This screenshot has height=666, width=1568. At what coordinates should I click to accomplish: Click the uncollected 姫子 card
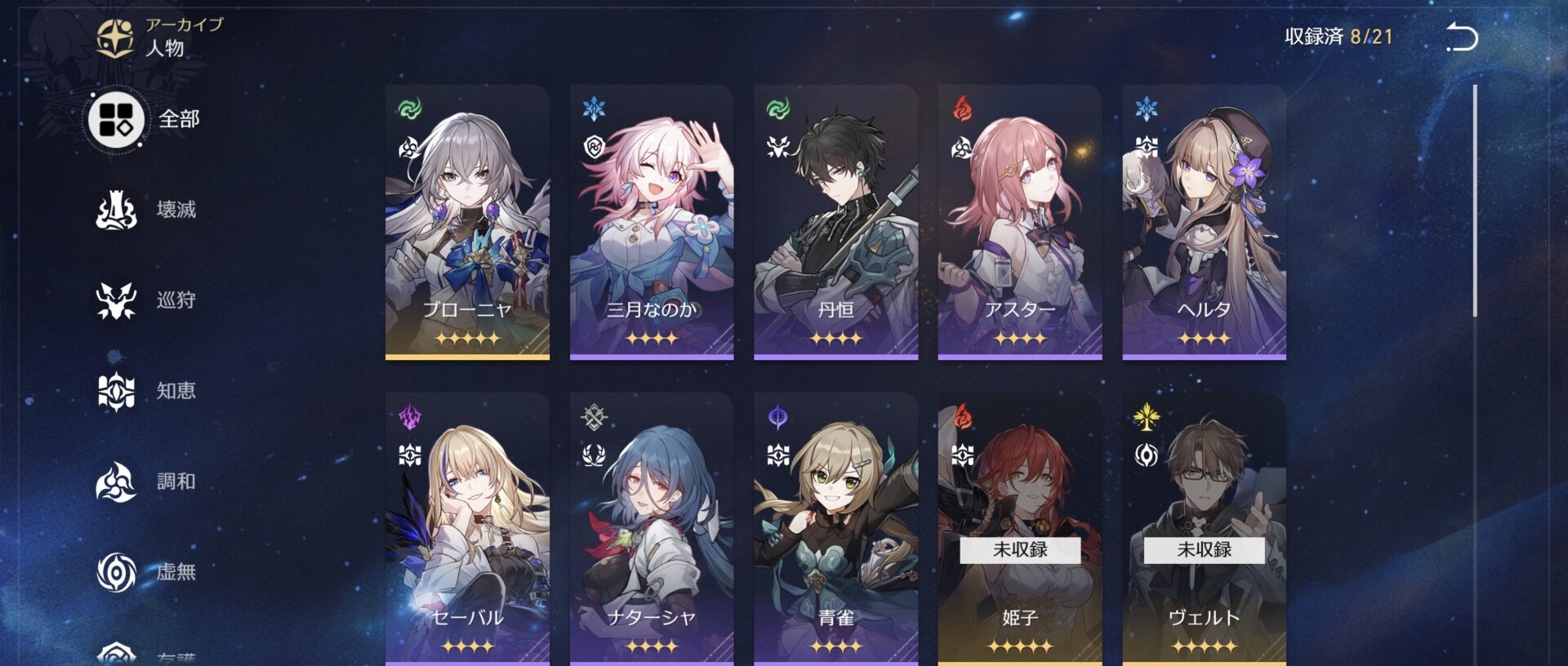(x=1020, y=529)
